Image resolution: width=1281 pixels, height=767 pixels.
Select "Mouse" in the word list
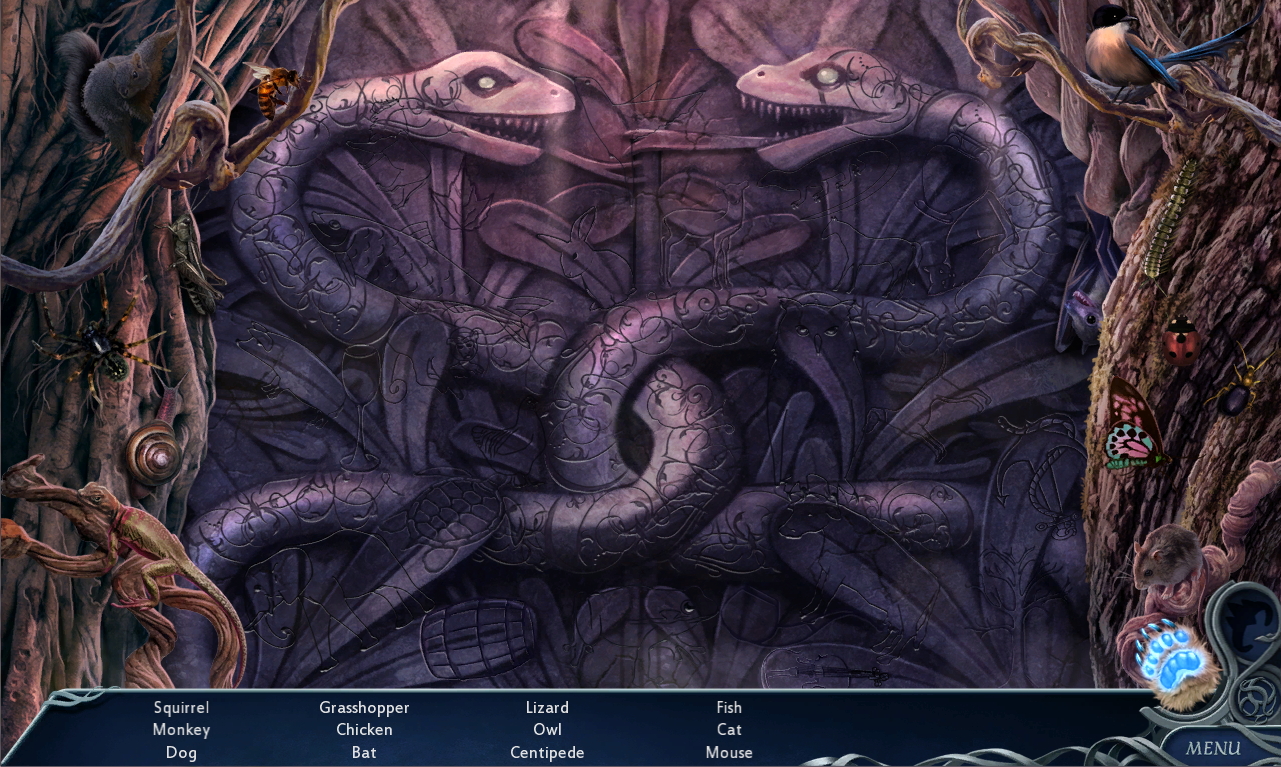[729, 752]
